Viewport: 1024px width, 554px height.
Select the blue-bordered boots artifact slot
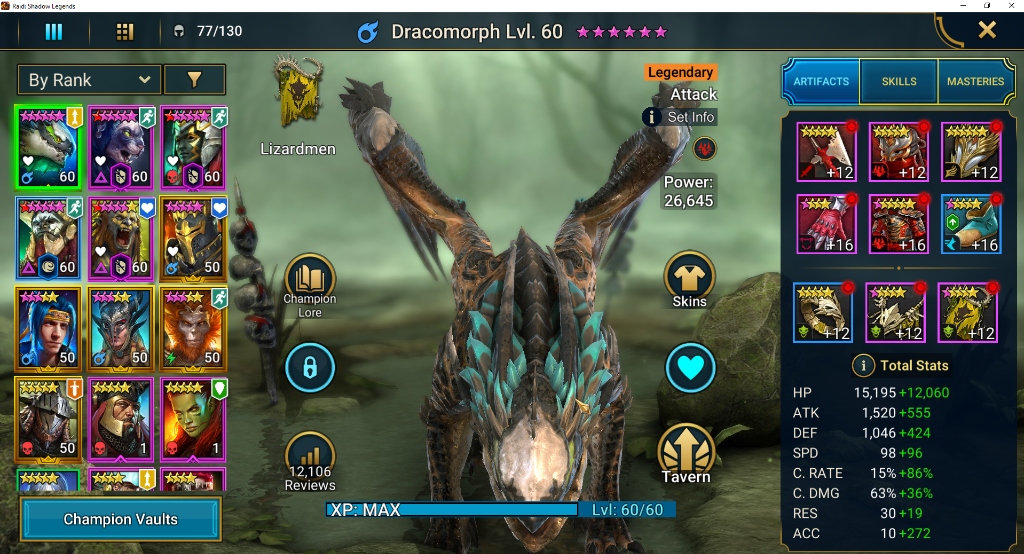pos(970,225)
